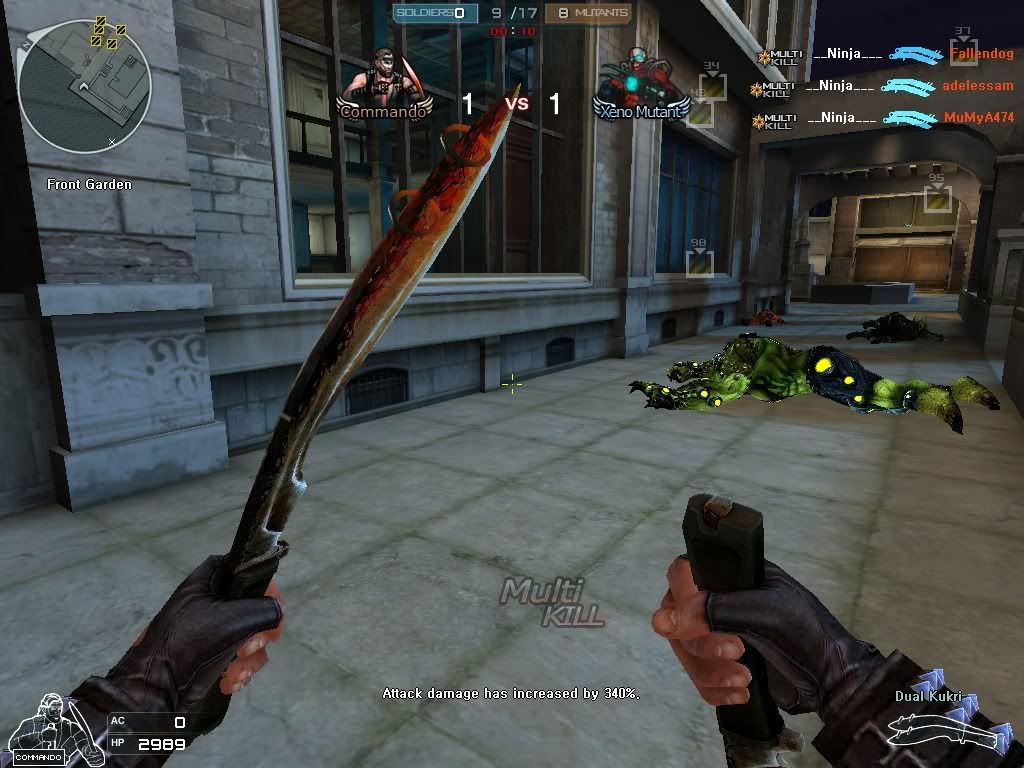The width and height of the screenshot is (1024, 768).
Task: Click the Dual Kukri weapon icon
Action: point(944,732)
